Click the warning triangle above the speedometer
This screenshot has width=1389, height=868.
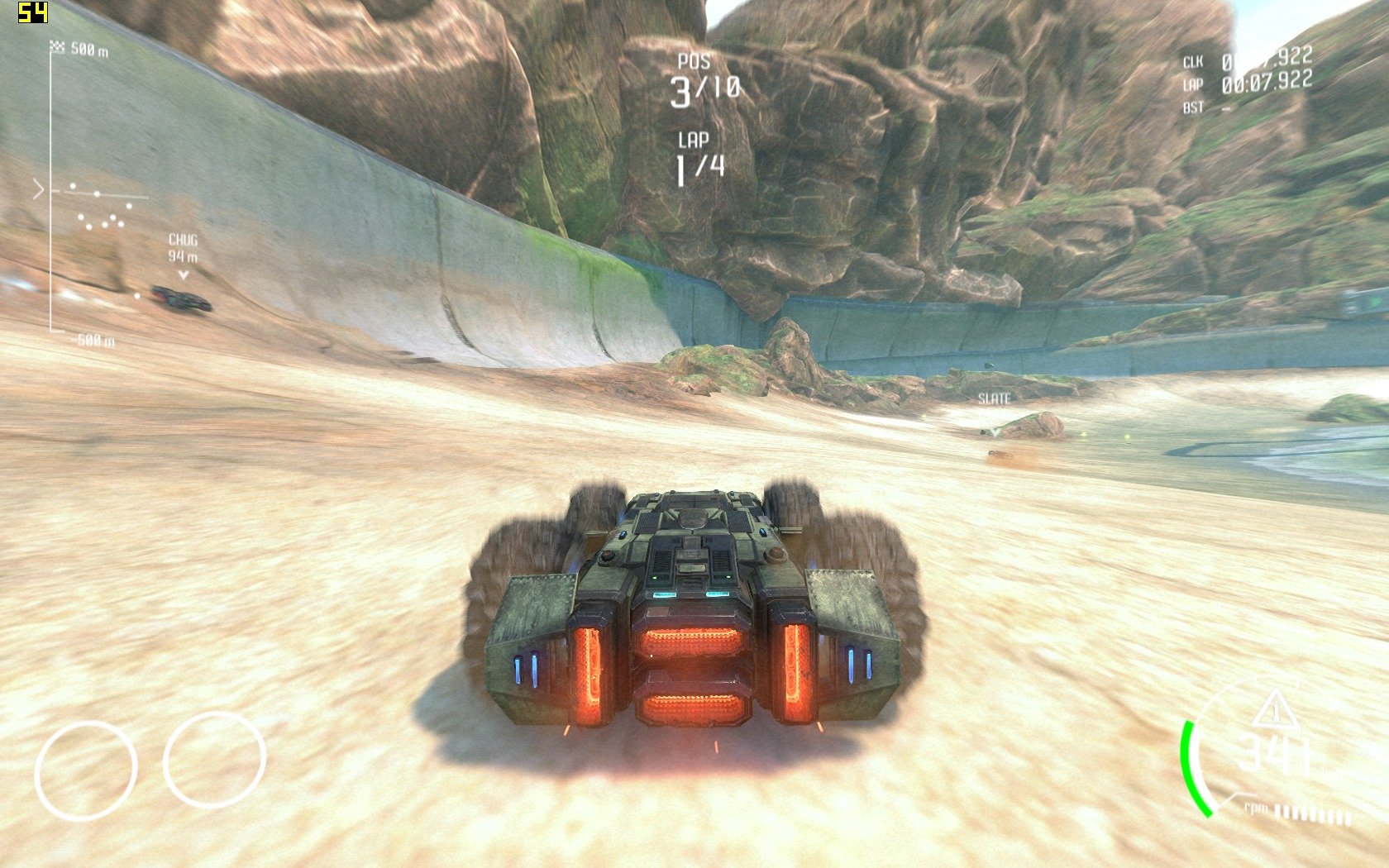pyautogui.click(x=1275, y=708)
